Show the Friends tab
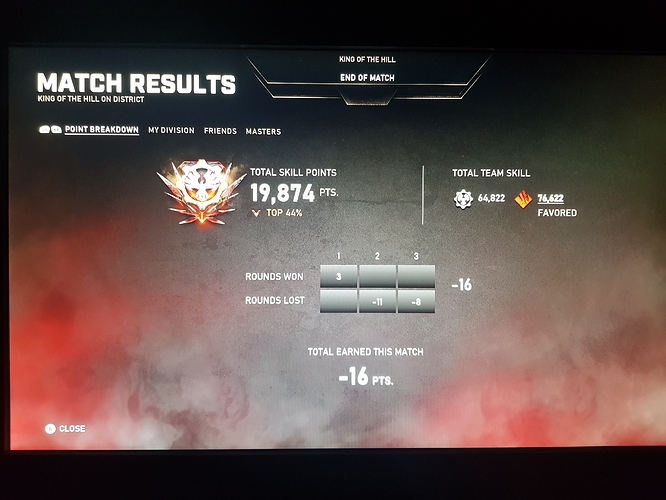666x500 pixels. tap(220, 131)
